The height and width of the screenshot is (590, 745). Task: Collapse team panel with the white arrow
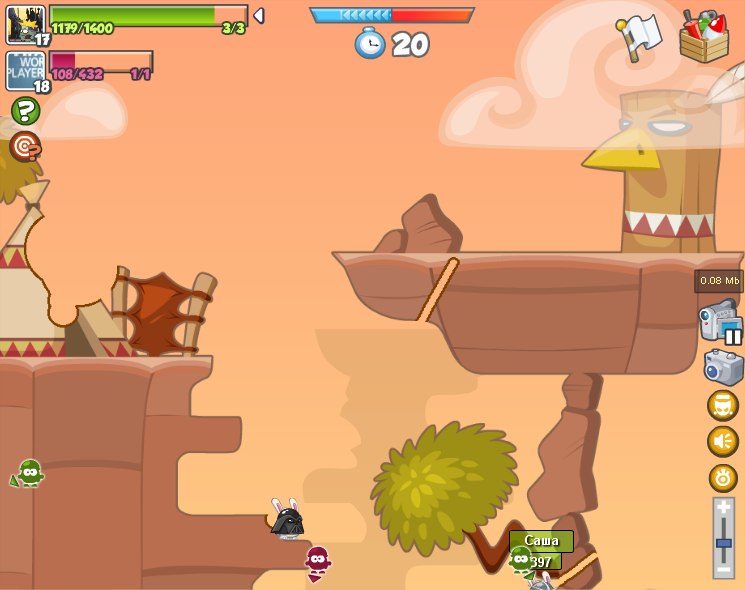pos(259,15)
